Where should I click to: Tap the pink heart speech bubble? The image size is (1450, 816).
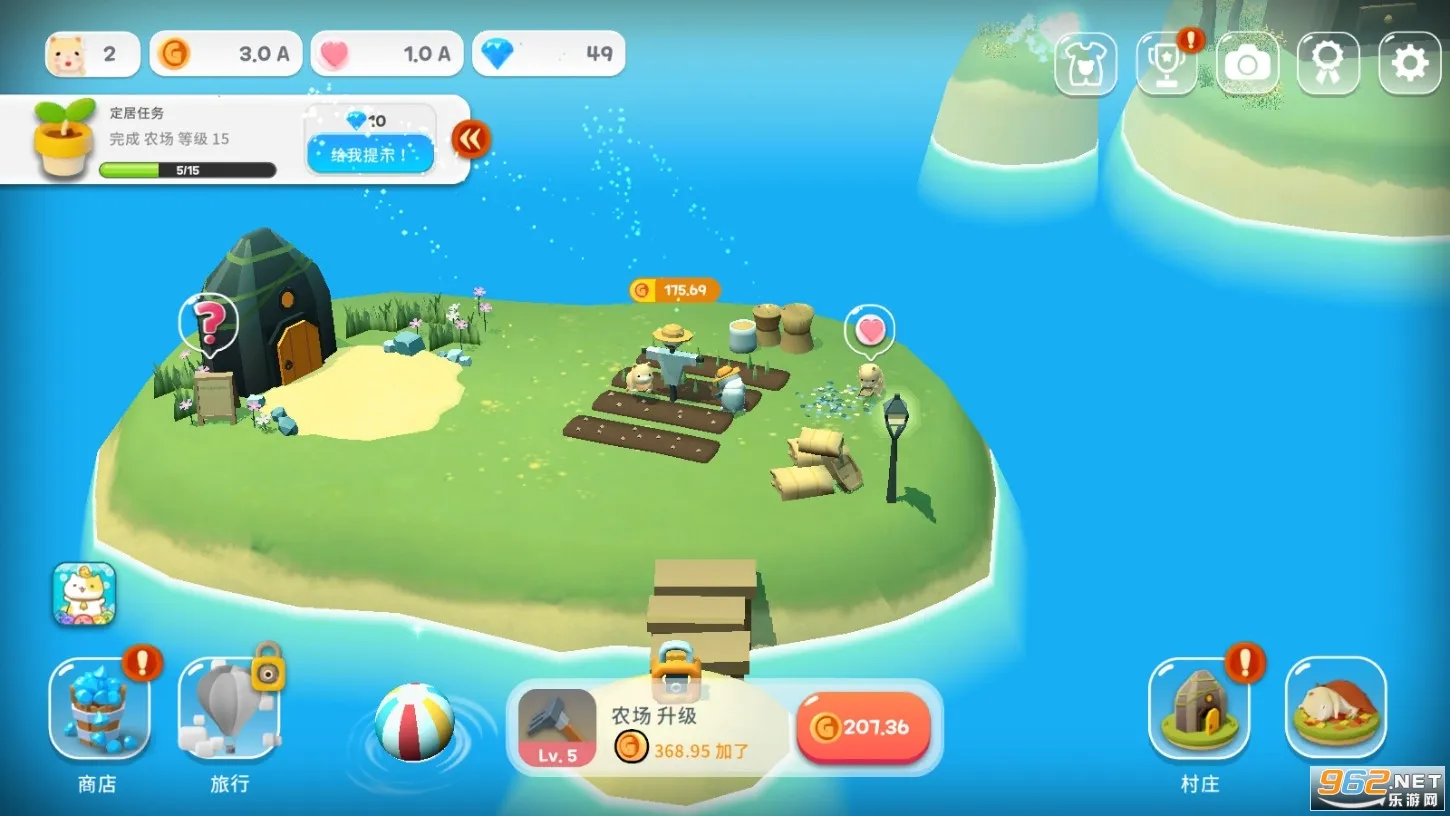(x=870, y=329)
